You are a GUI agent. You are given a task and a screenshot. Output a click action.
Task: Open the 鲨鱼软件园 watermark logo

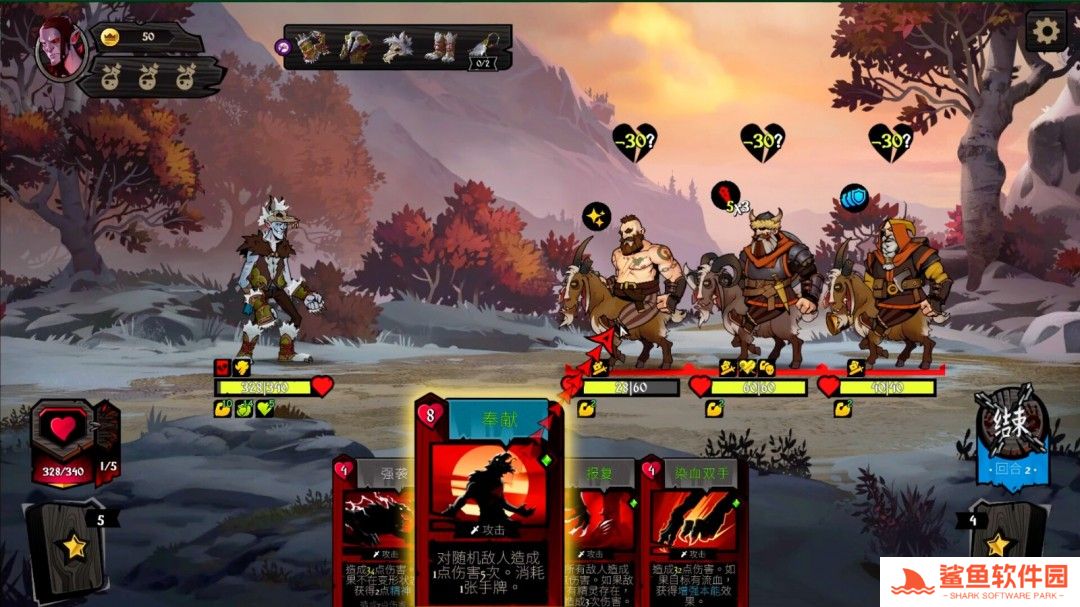tap(980, 581)
